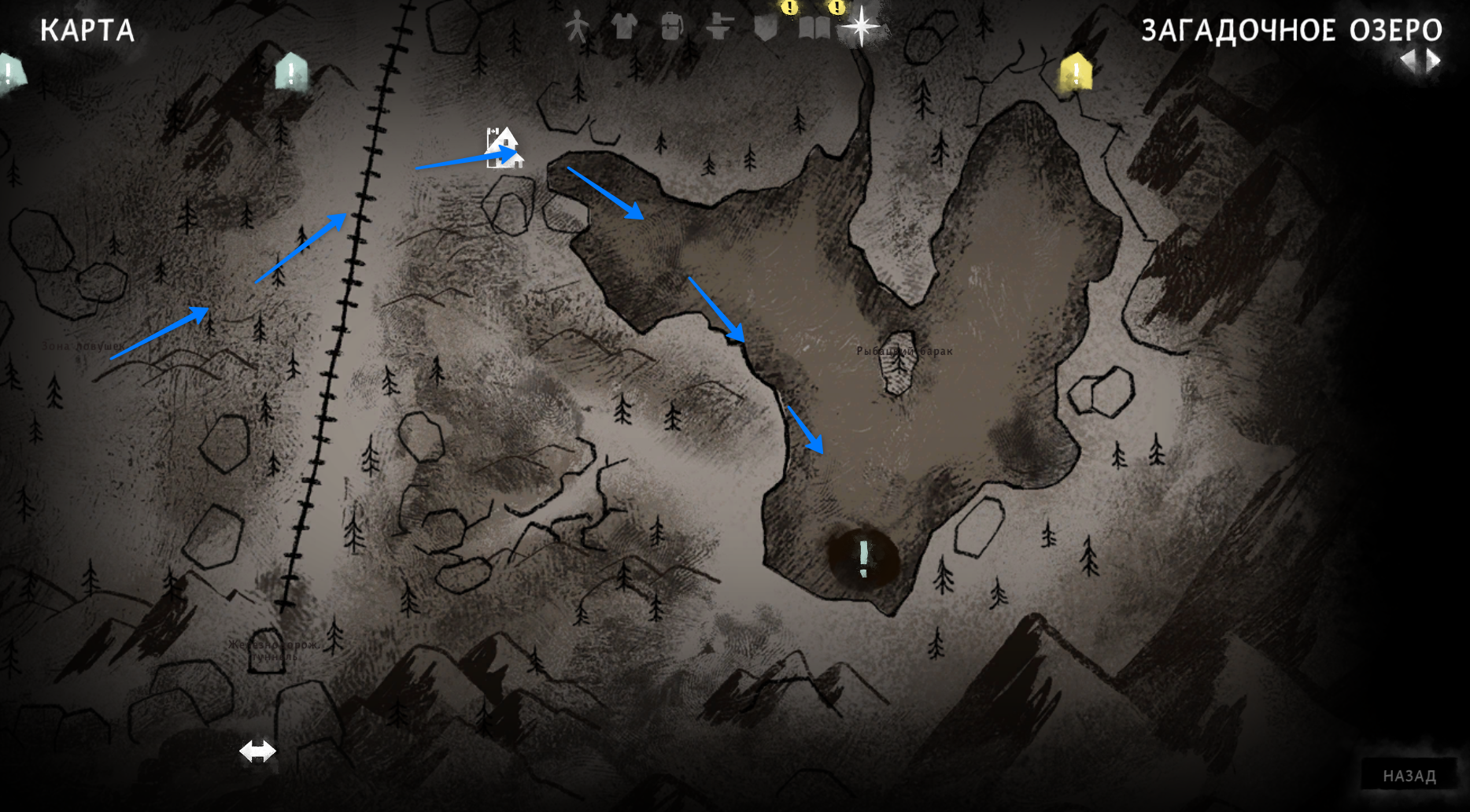This screenshot has width=1470, height=812.
Task: Click the double-arrow region transition marker
Action: click(257, 751)
